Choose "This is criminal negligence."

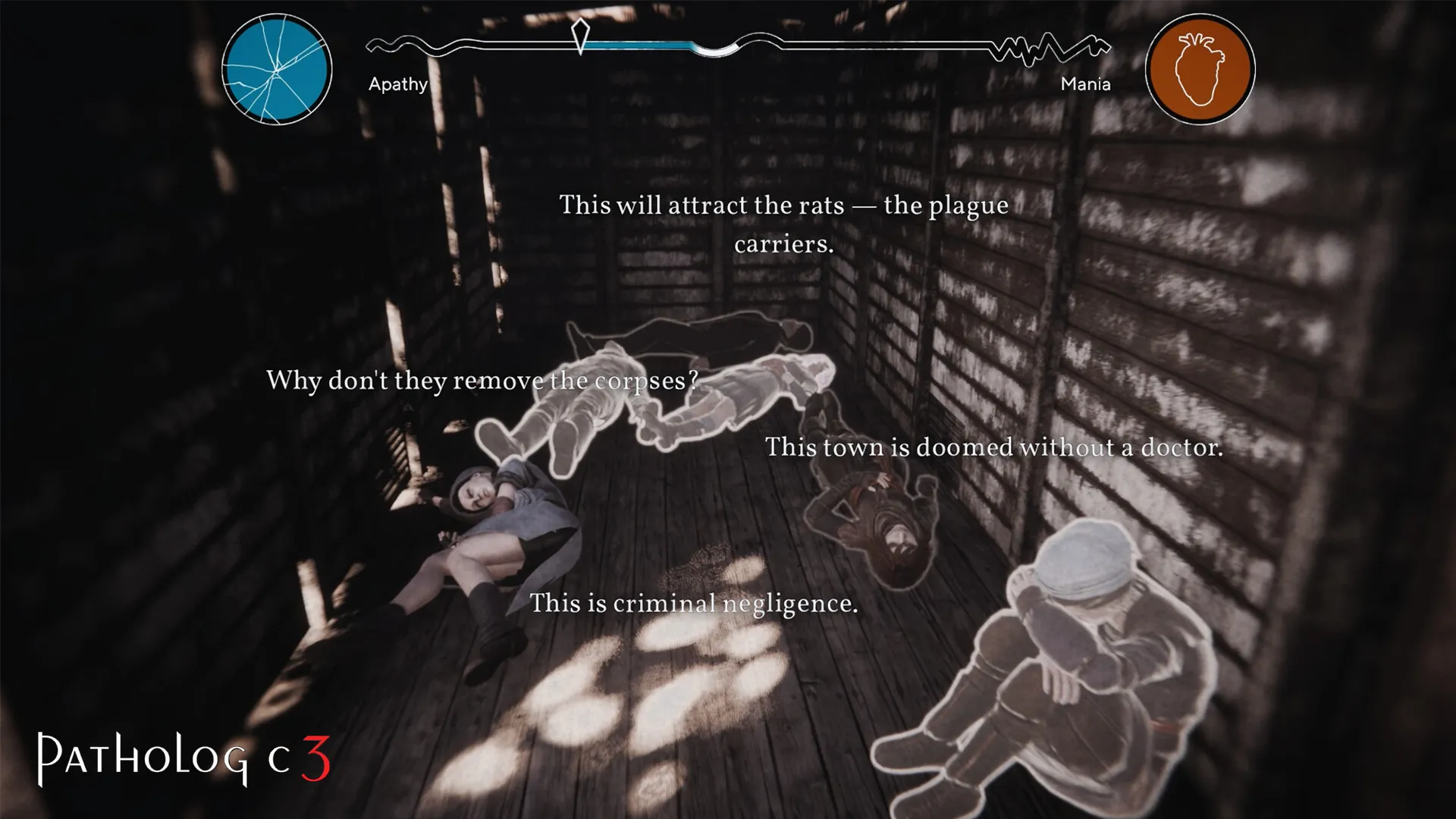[x=693, y=604]
